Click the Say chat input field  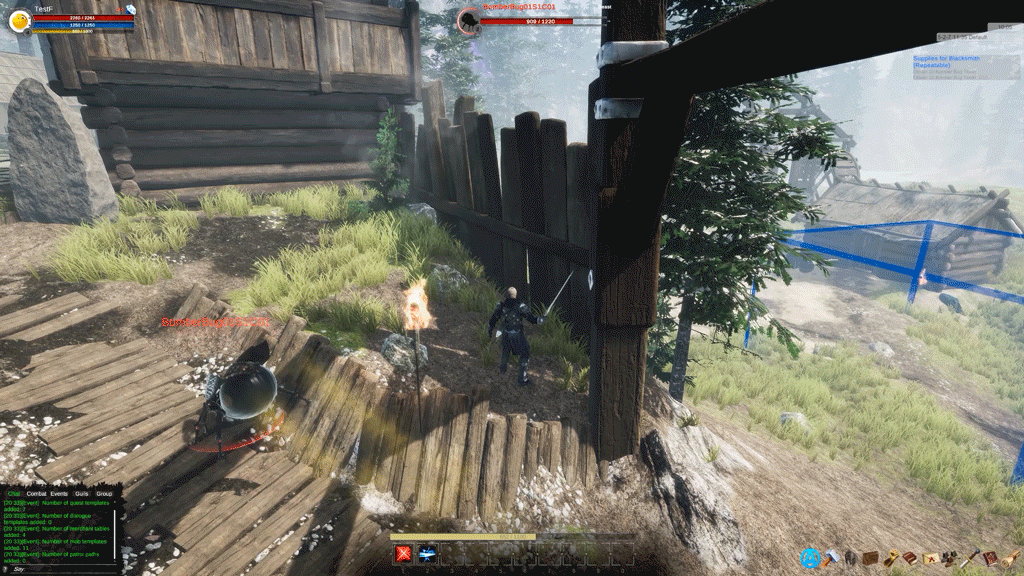[60, 569]
